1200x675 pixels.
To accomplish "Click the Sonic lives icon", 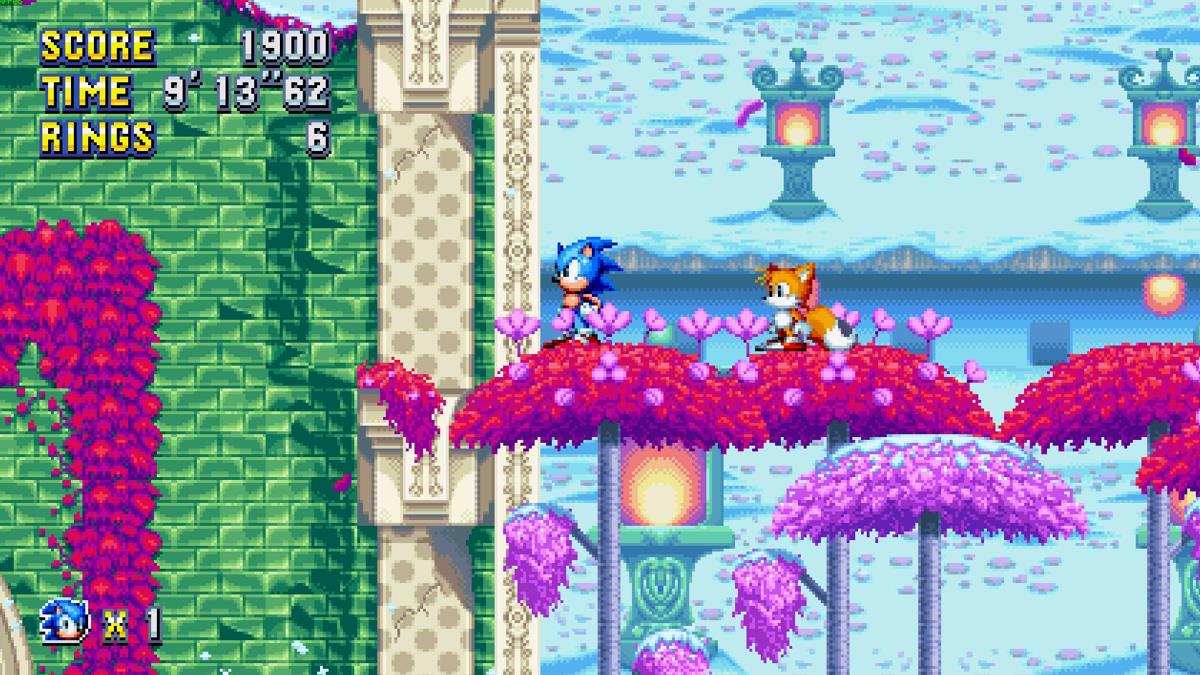I will coord(67,622).
